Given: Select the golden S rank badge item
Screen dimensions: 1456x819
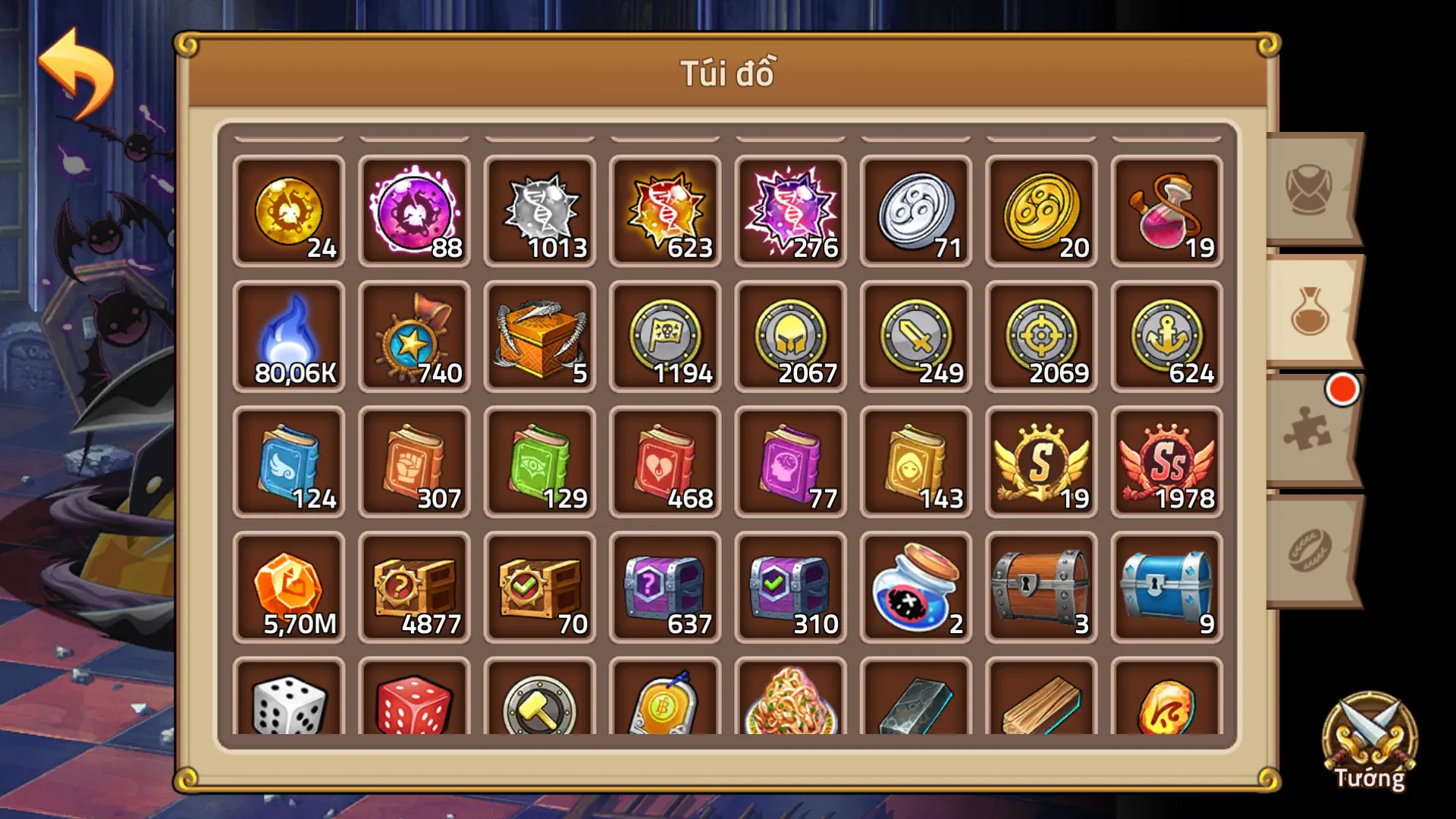Looking at the screenshot, I should [x=1042, y=461].
